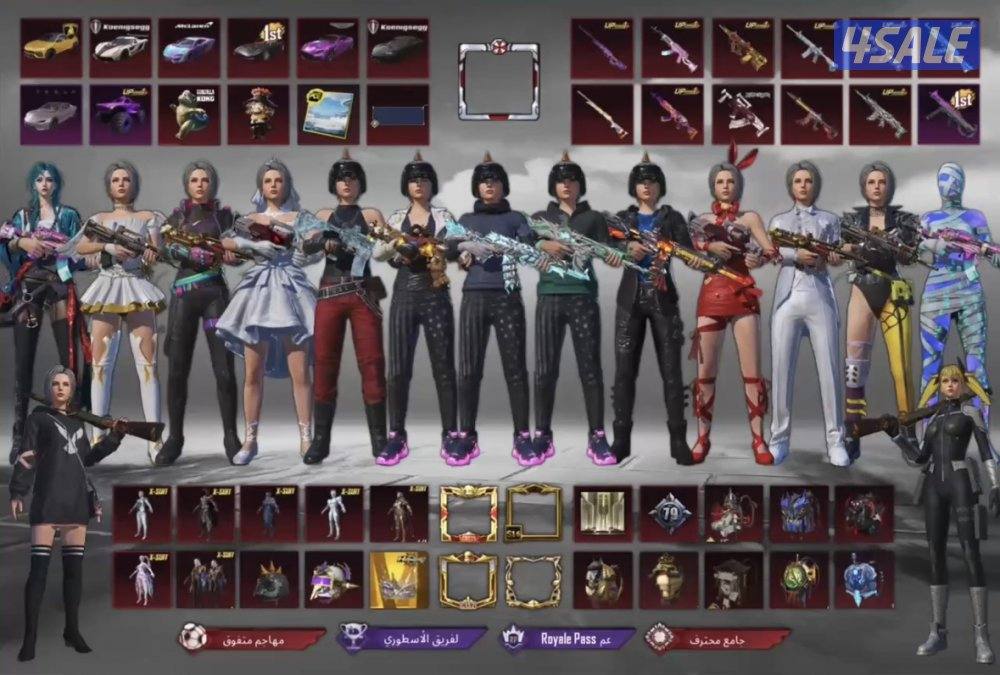Click the soccer ball title banner
Image resolution: width=1000 pixels, height=675 pixels.
(x=252, y=638)
